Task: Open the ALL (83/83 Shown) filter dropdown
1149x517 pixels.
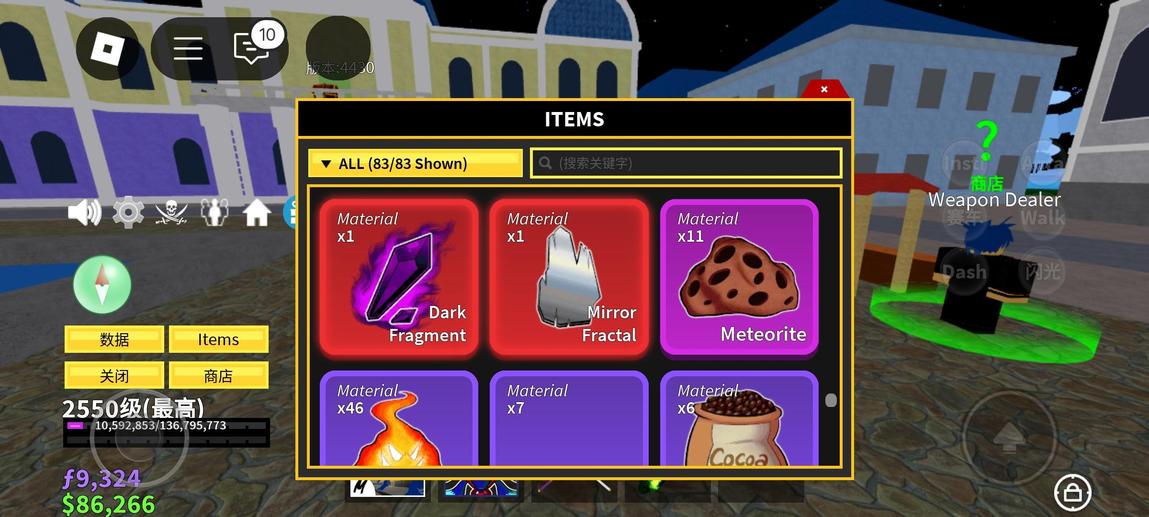Action: pyautogui.click(x=415, y=163)
